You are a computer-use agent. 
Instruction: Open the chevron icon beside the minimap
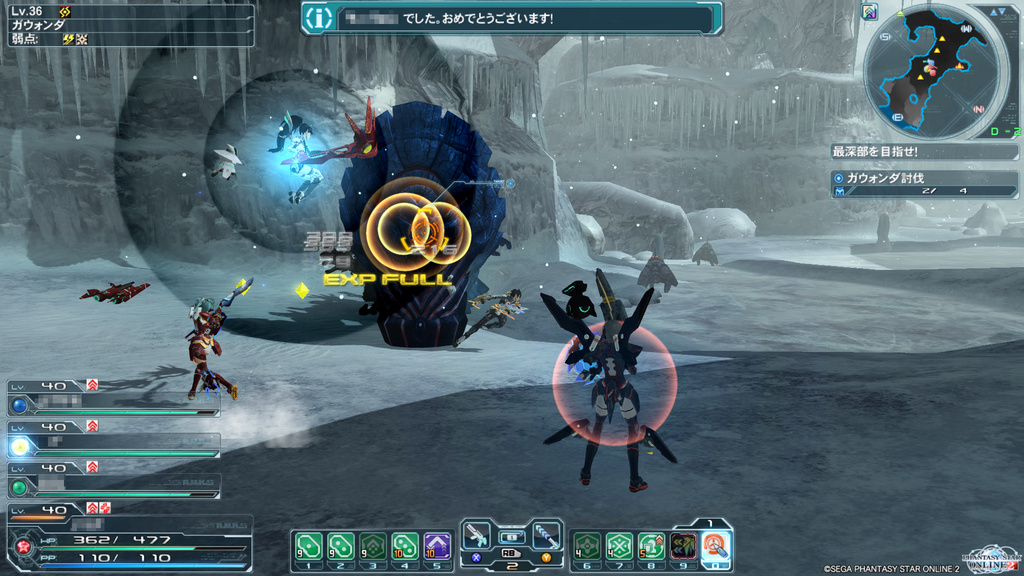pos(869,12)
